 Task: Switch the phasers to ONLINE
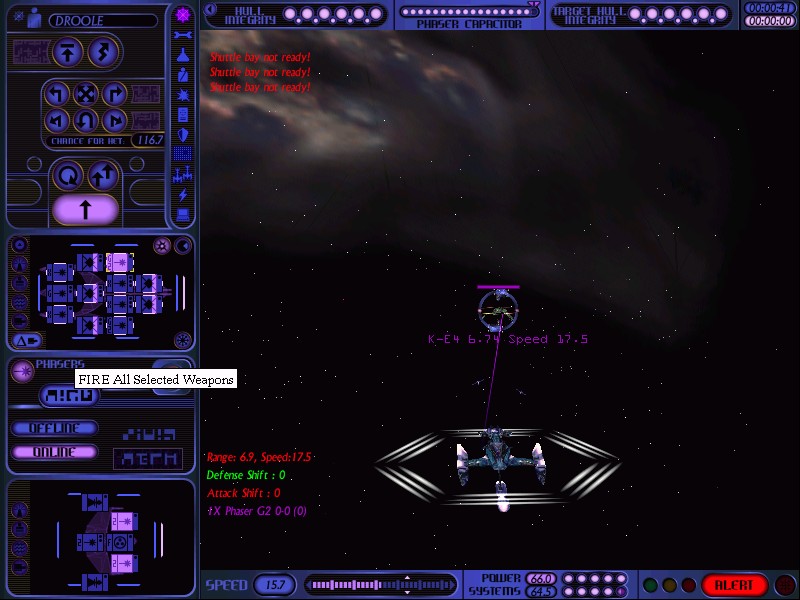click(55, 452)
